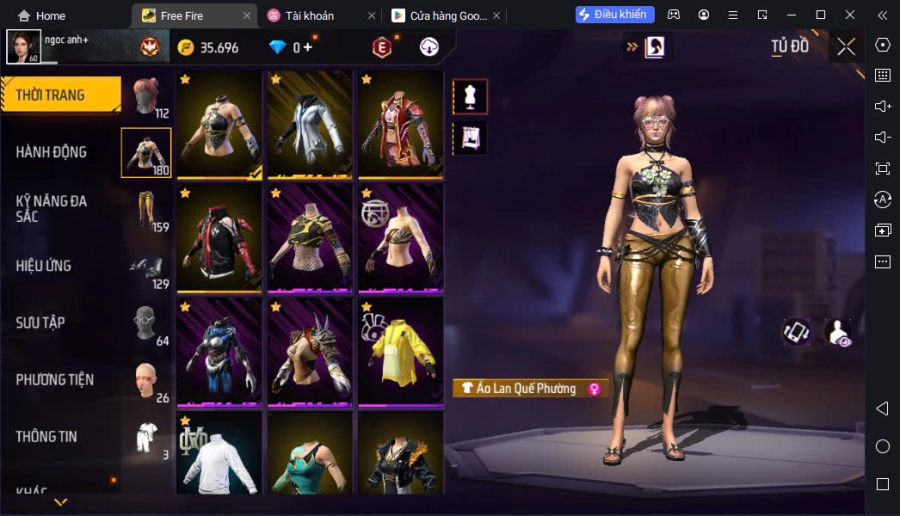Viewport: 900px width, 516px height.
Task: Select the white long-sleeve sweater
Action: pyautogui.click(x=219, y=455)
